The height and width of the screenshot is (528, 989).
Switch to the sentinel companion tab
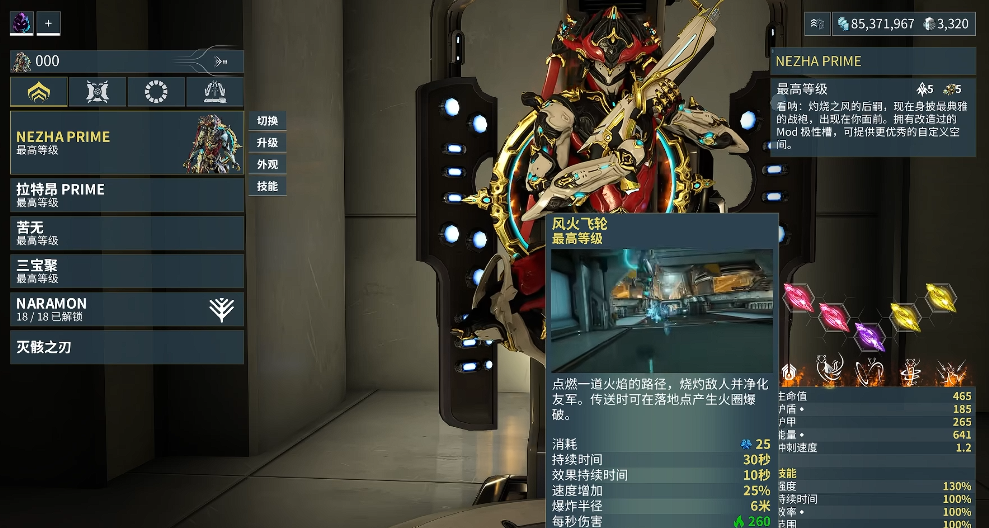pos(98,92)
